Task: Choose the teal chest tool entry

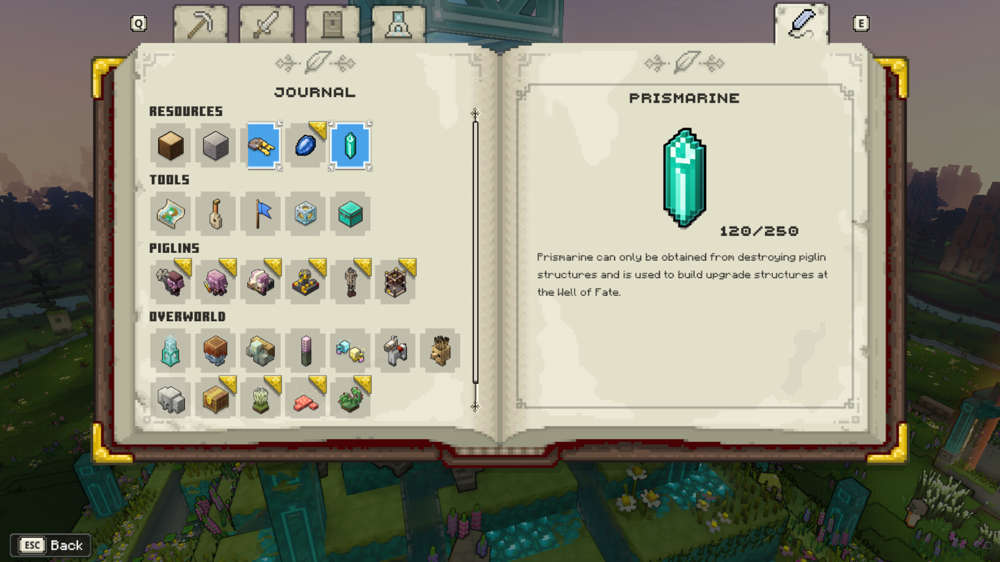Action: 350,214
